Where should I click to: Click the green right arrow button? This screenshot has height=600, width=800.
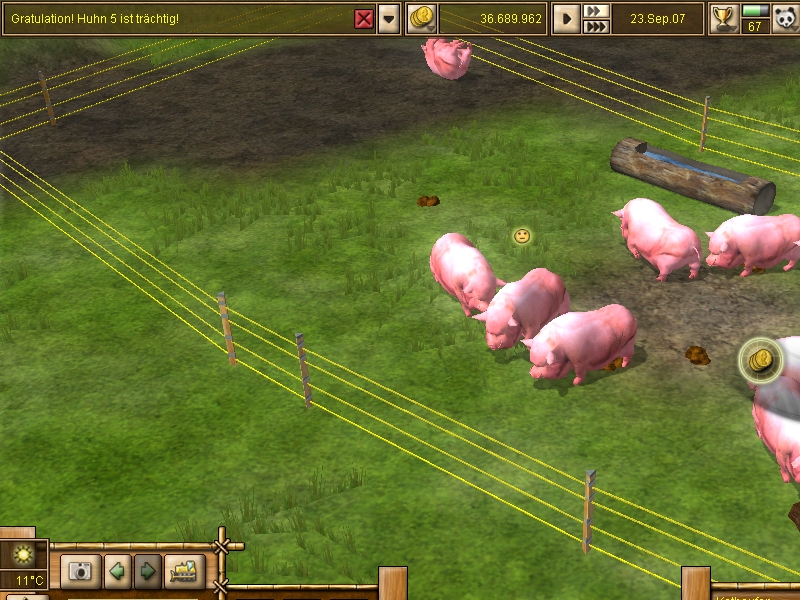[147, 572]
